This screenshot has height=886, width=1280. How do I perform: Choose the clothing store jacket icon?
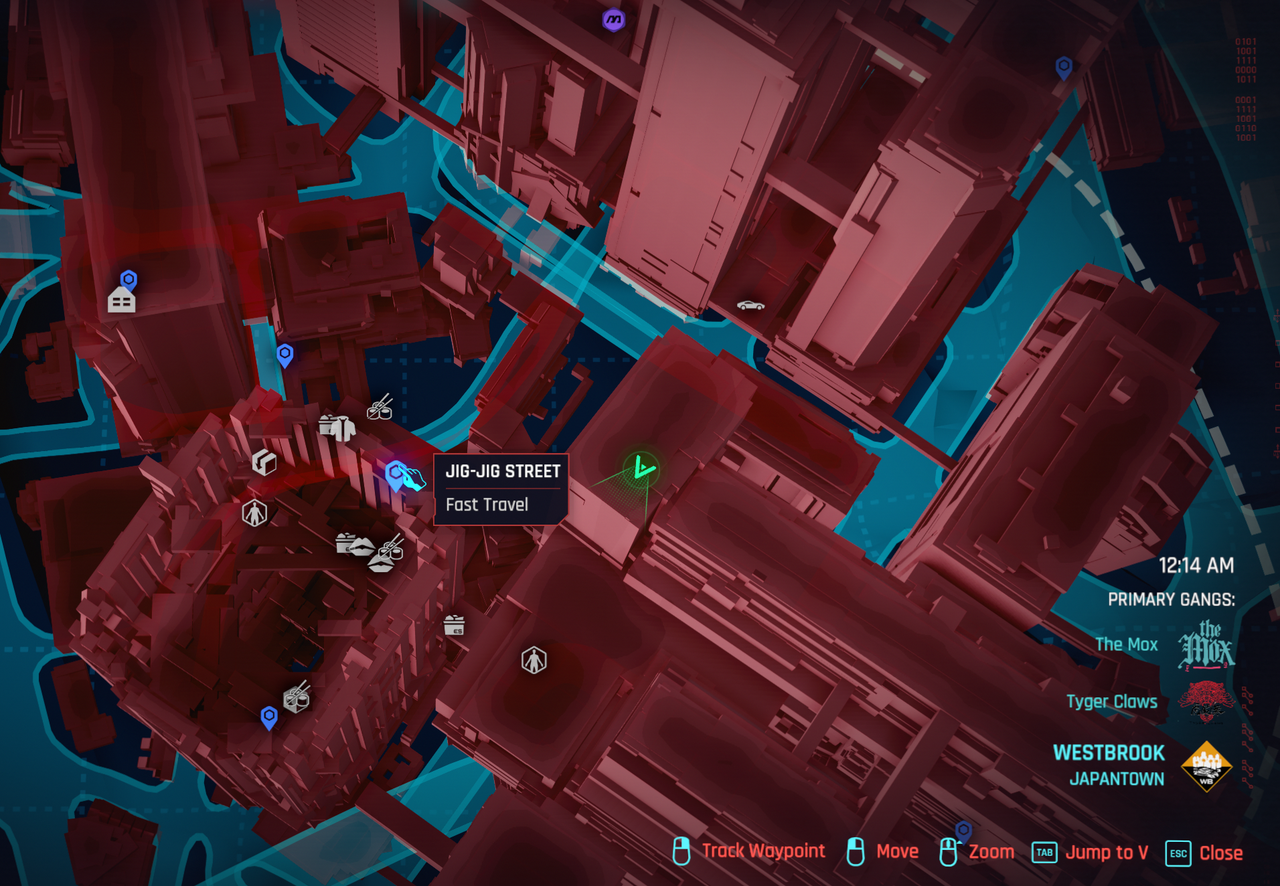coord(337,427)
